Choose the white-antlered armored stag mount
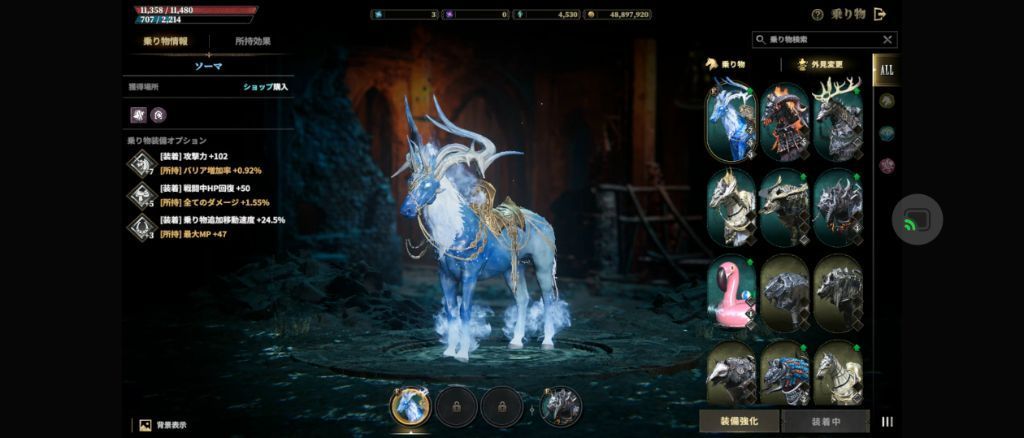 tap(837, 122)
